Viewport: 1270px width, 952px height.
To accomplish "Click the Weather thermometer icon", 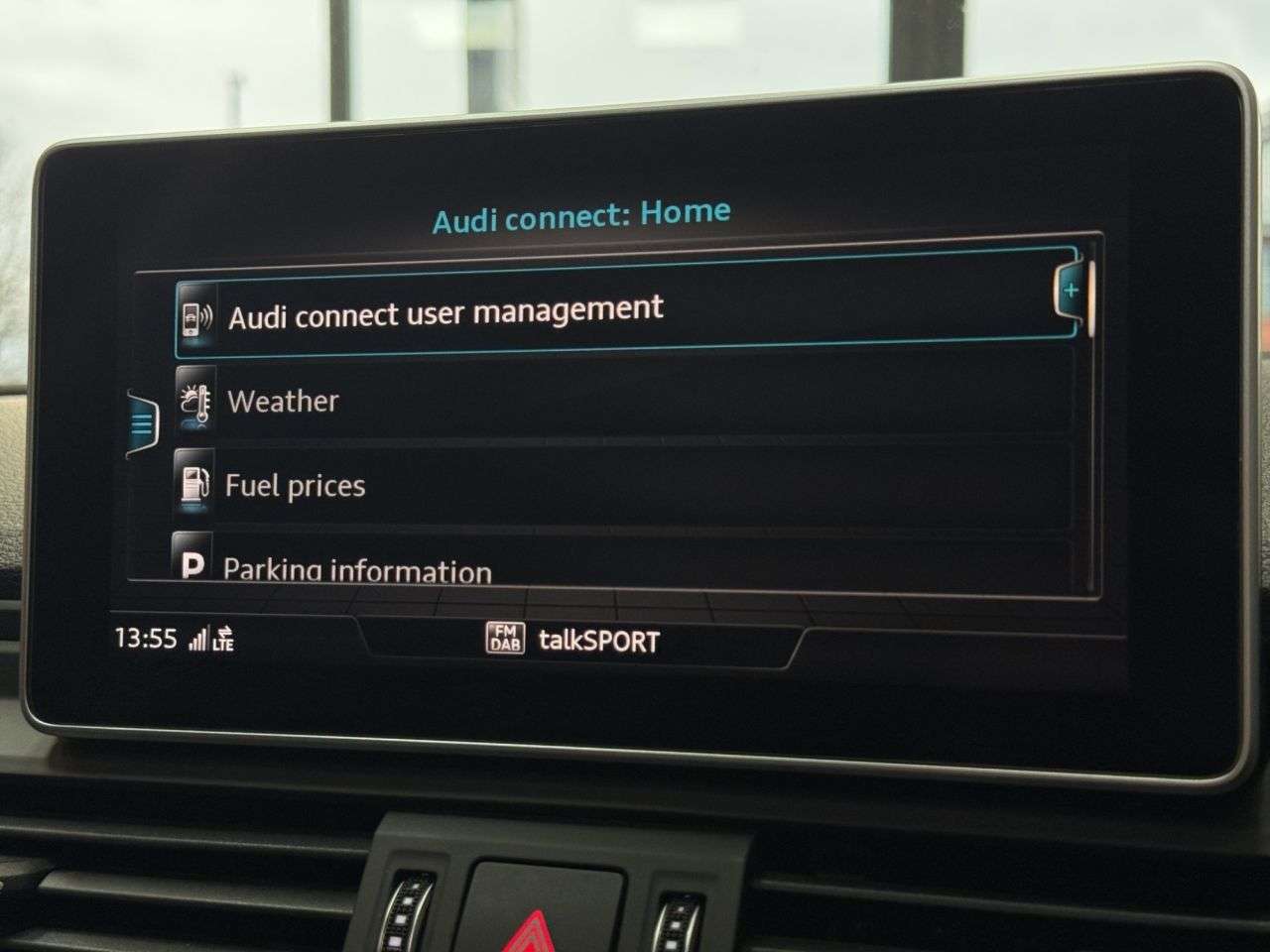I will point(194,401).
